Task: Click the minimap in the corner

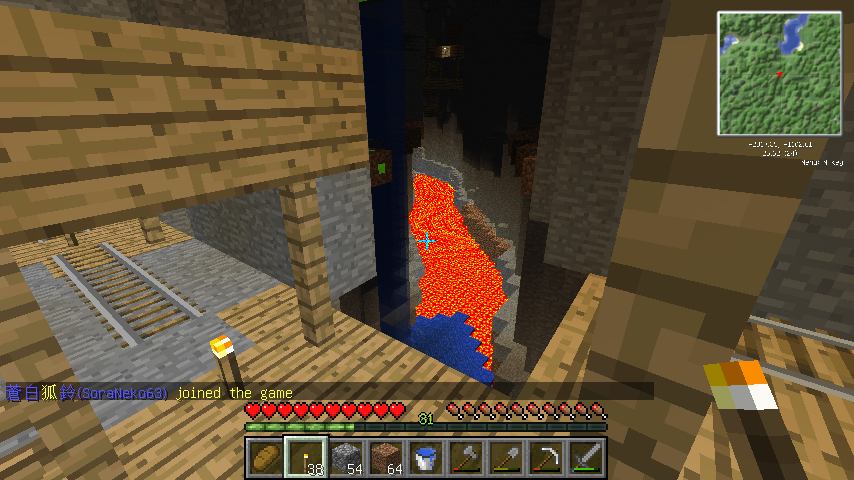Action: click(x=779, y=73)
